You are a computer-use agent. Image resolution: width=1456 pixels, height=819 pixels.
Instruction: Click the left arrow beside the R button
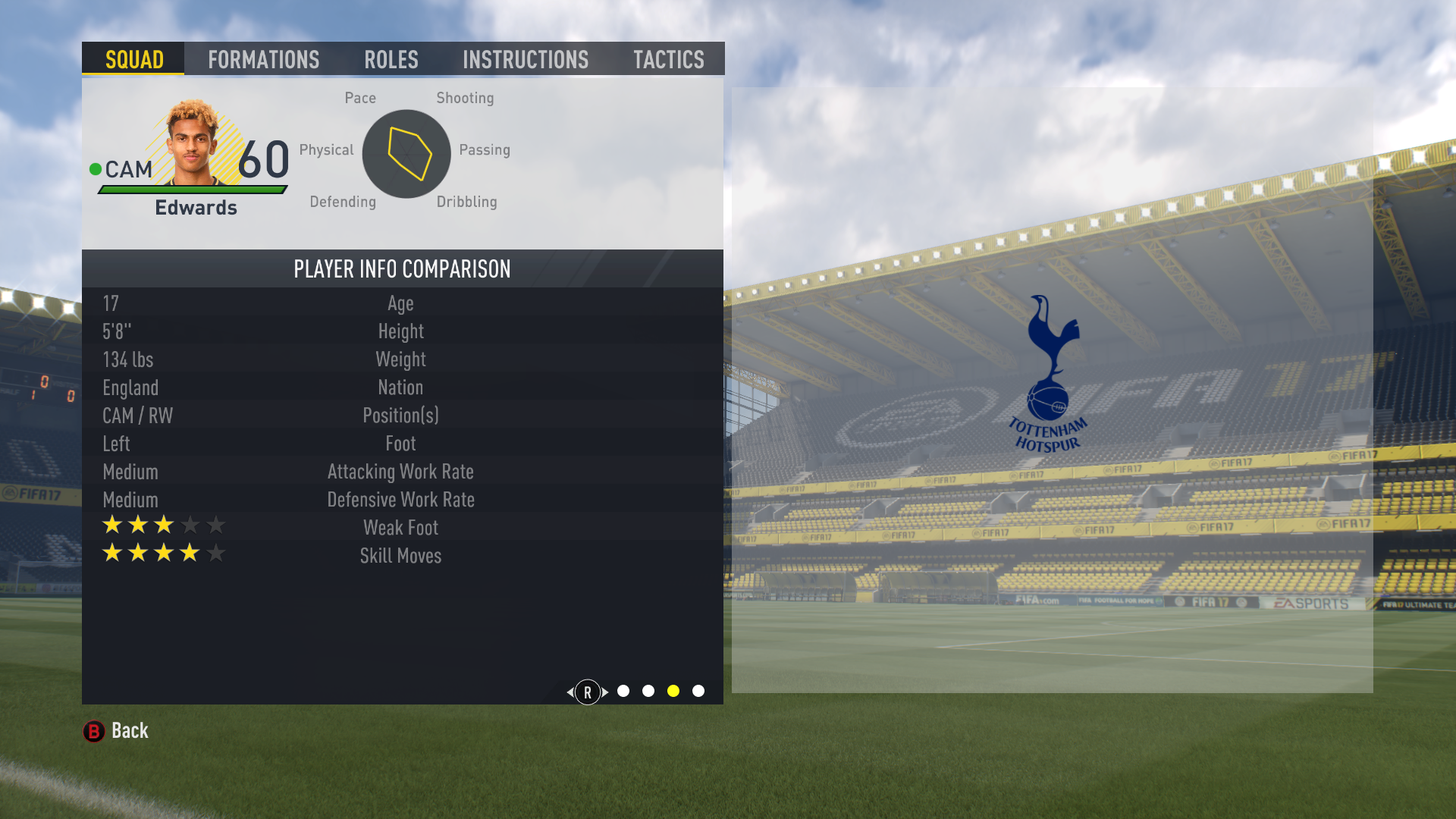(x=570, y=692)
